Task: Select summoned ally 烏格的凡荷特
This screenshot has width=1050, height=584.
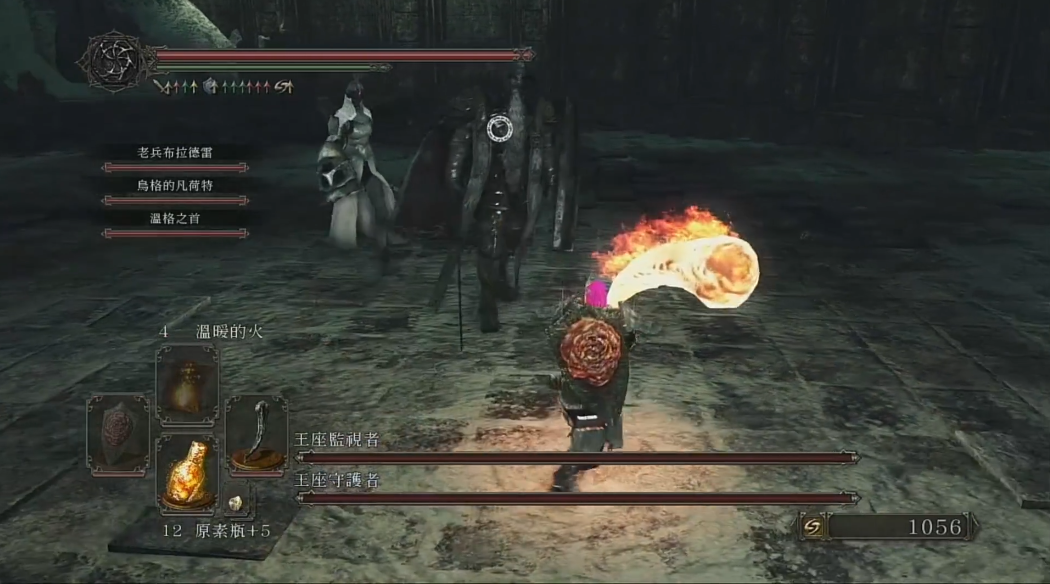Action: [x=175, y=185]
